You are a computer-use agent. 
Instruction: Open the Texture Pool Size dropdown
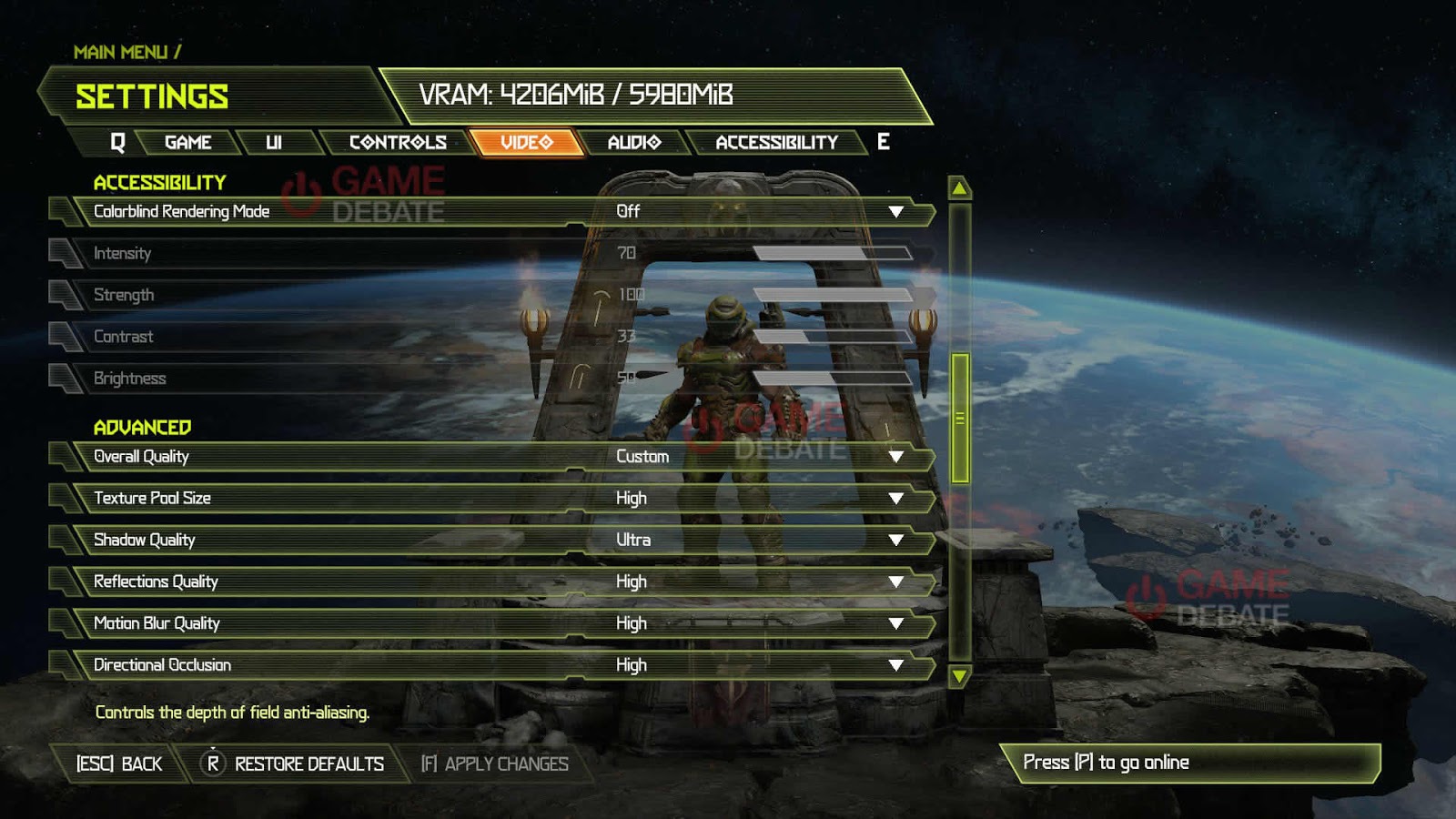pyautogui.click(x=898, y=498)
